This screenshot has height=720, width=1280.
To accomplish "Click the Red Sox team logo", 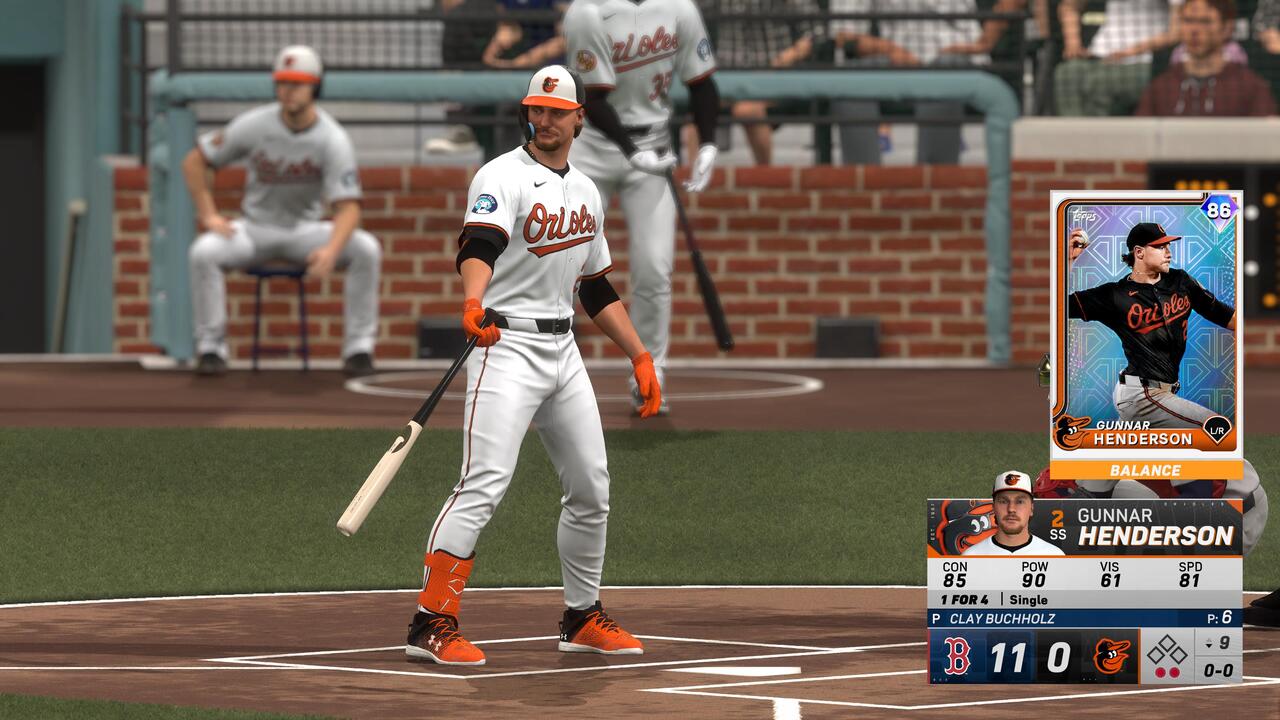I will tap(957, 657).
